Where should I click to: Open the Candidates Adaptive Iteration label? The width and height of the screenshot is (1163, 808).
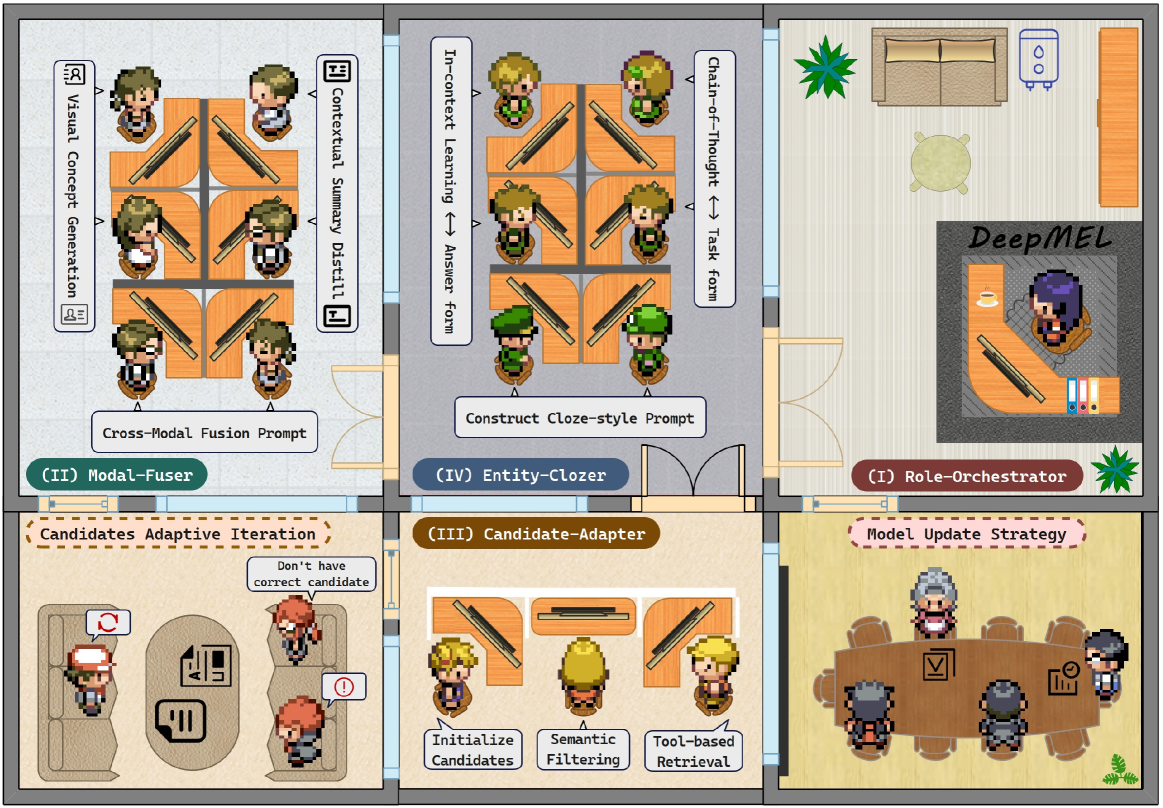pos(178,534)
